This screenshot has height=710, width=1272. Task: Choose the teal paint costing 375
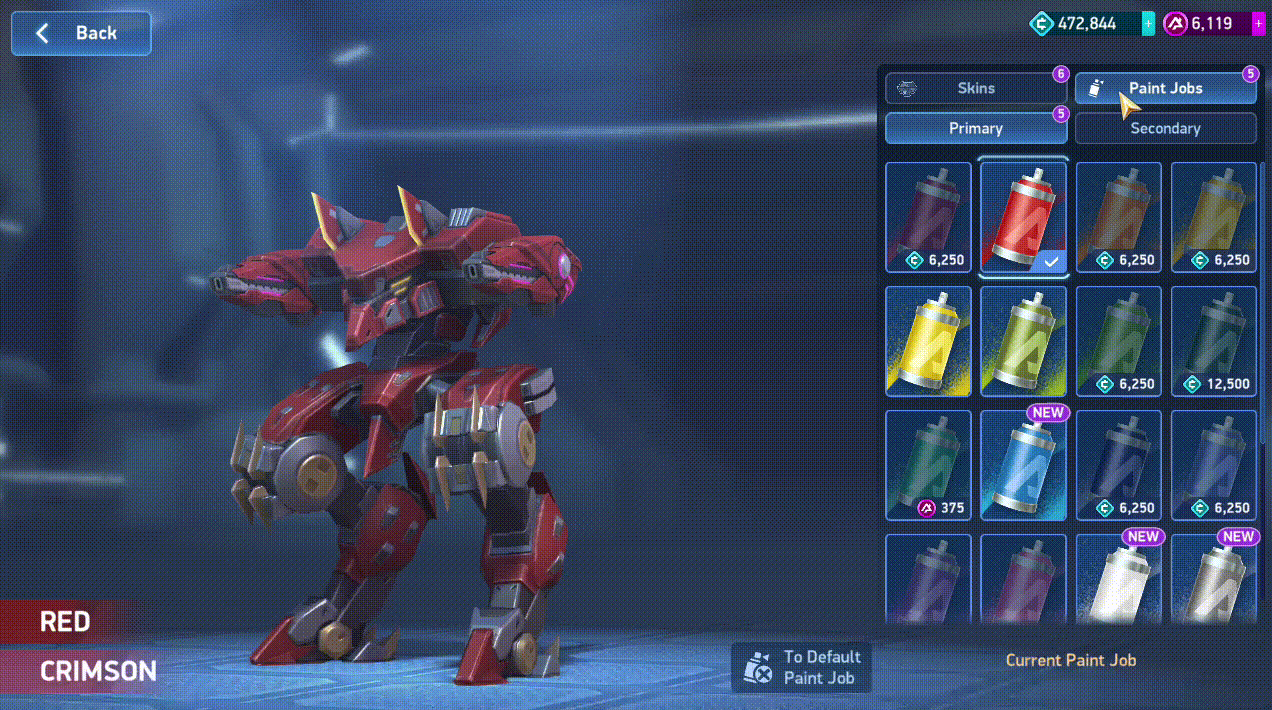pyautogui.click(x=928, y=465)
